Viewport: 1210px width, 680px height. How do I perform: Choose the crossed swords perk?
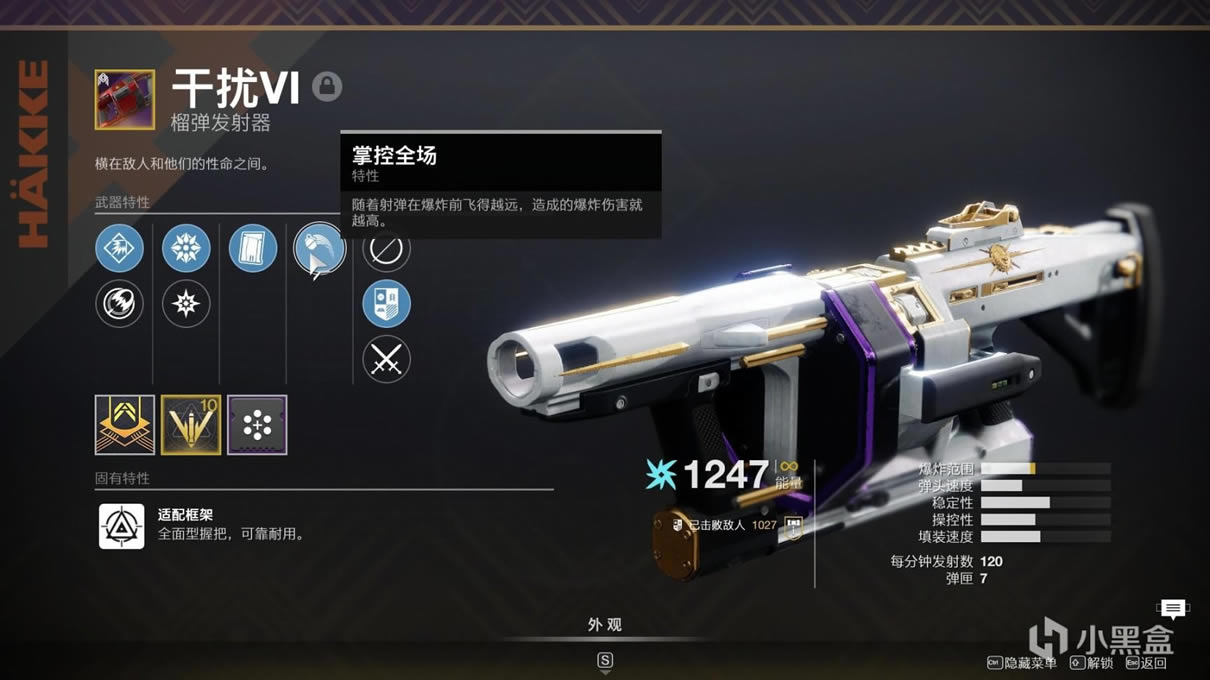pos(386,359)
